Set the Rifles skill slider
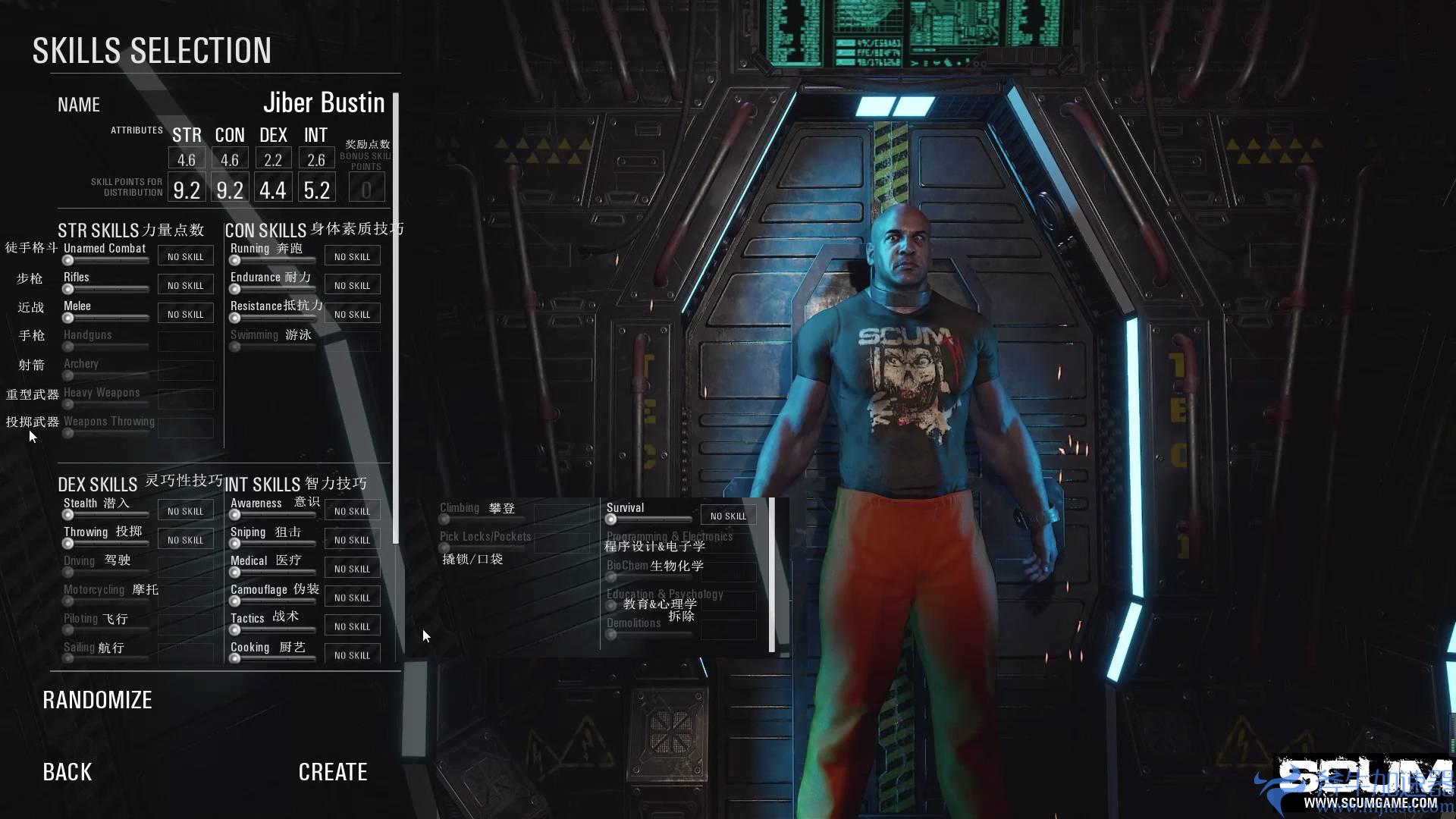This screenshot has width=1456, height=819. coord(68,289)
